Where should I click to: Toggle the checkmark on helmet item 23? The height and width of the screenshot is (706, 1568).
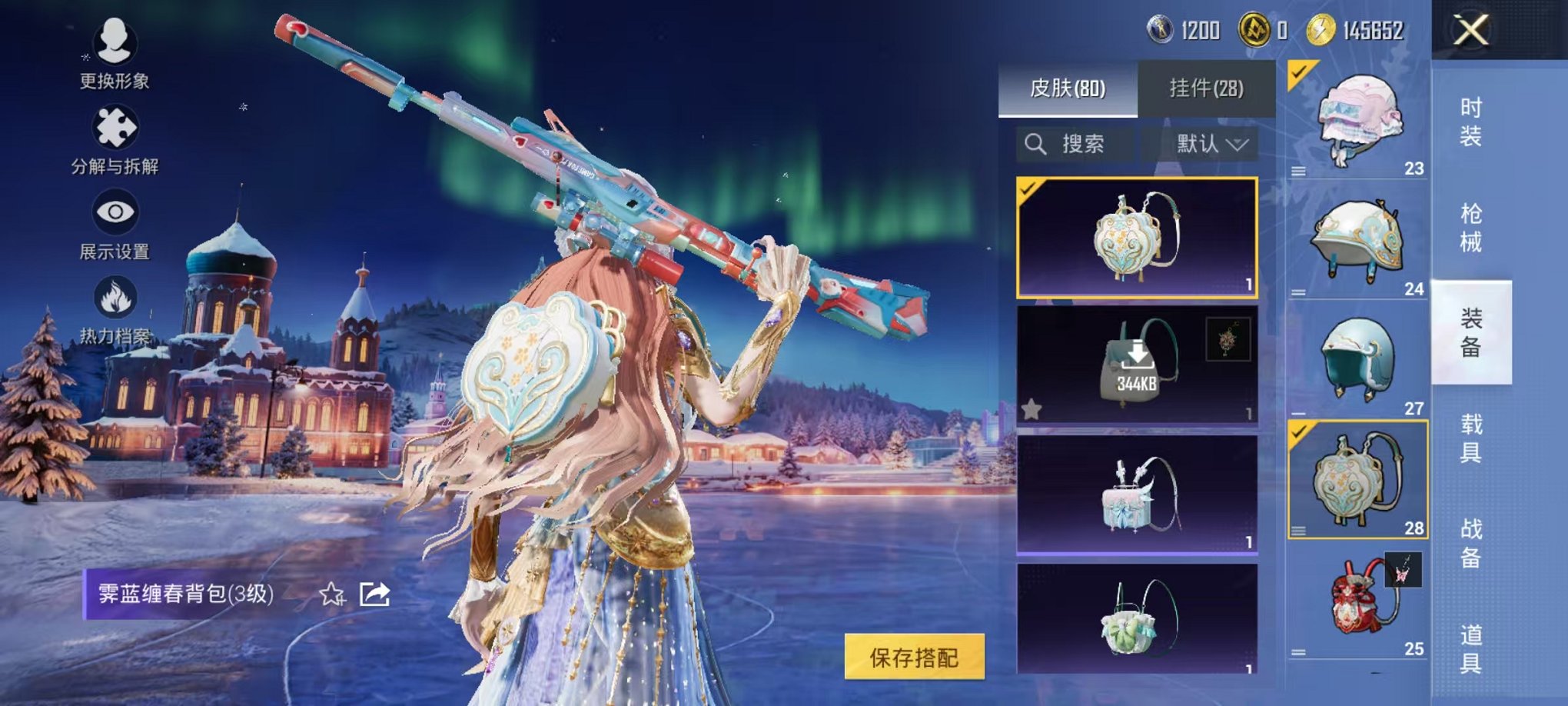[1298, 71]
